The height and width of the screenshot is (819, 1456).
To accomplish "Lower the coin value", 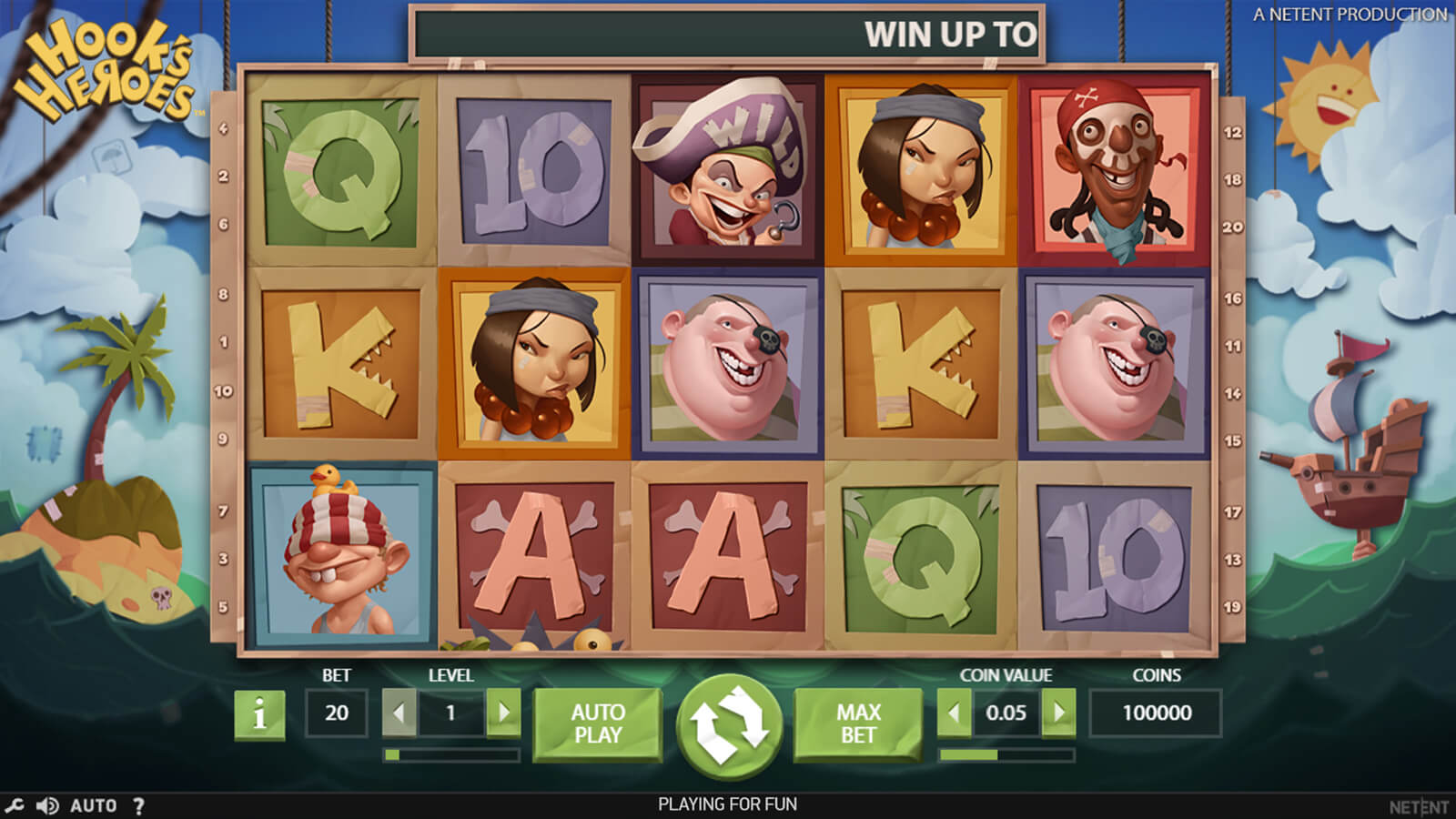I will [x=954, y=713].
